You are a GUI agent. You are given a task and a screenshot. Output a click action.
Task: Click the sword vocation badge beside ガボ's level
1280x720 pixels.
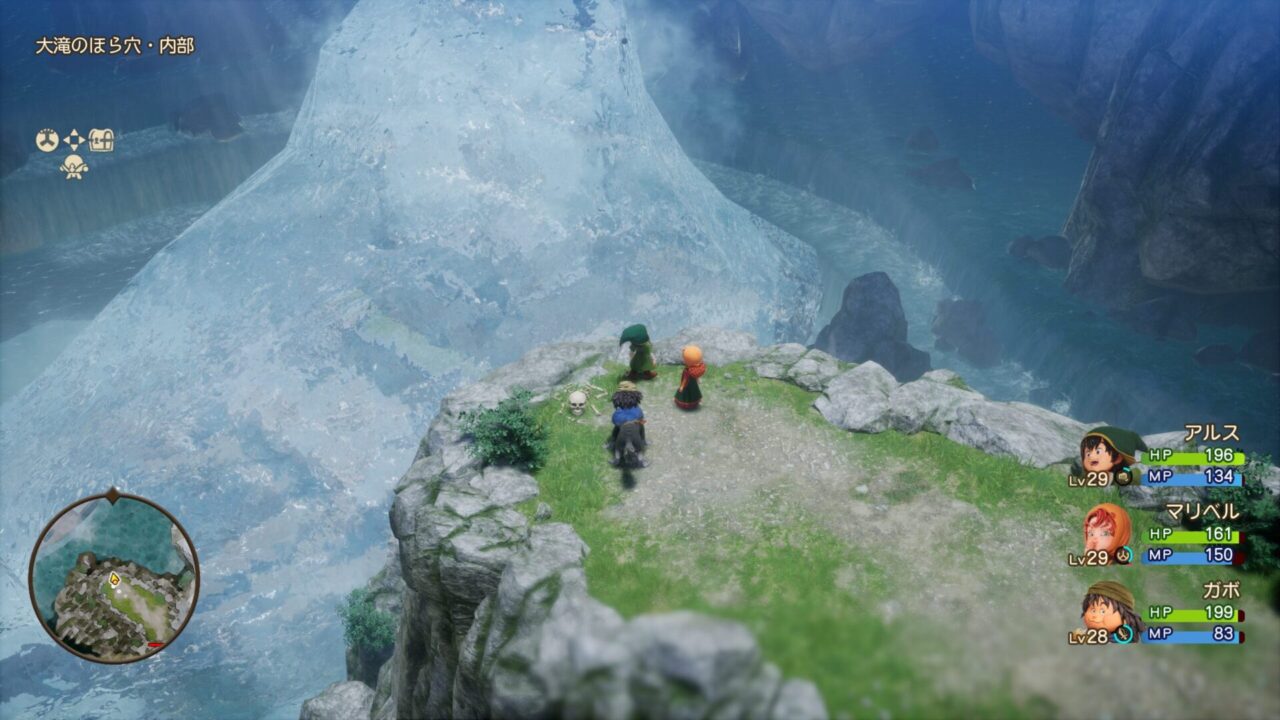[1125, 633]
